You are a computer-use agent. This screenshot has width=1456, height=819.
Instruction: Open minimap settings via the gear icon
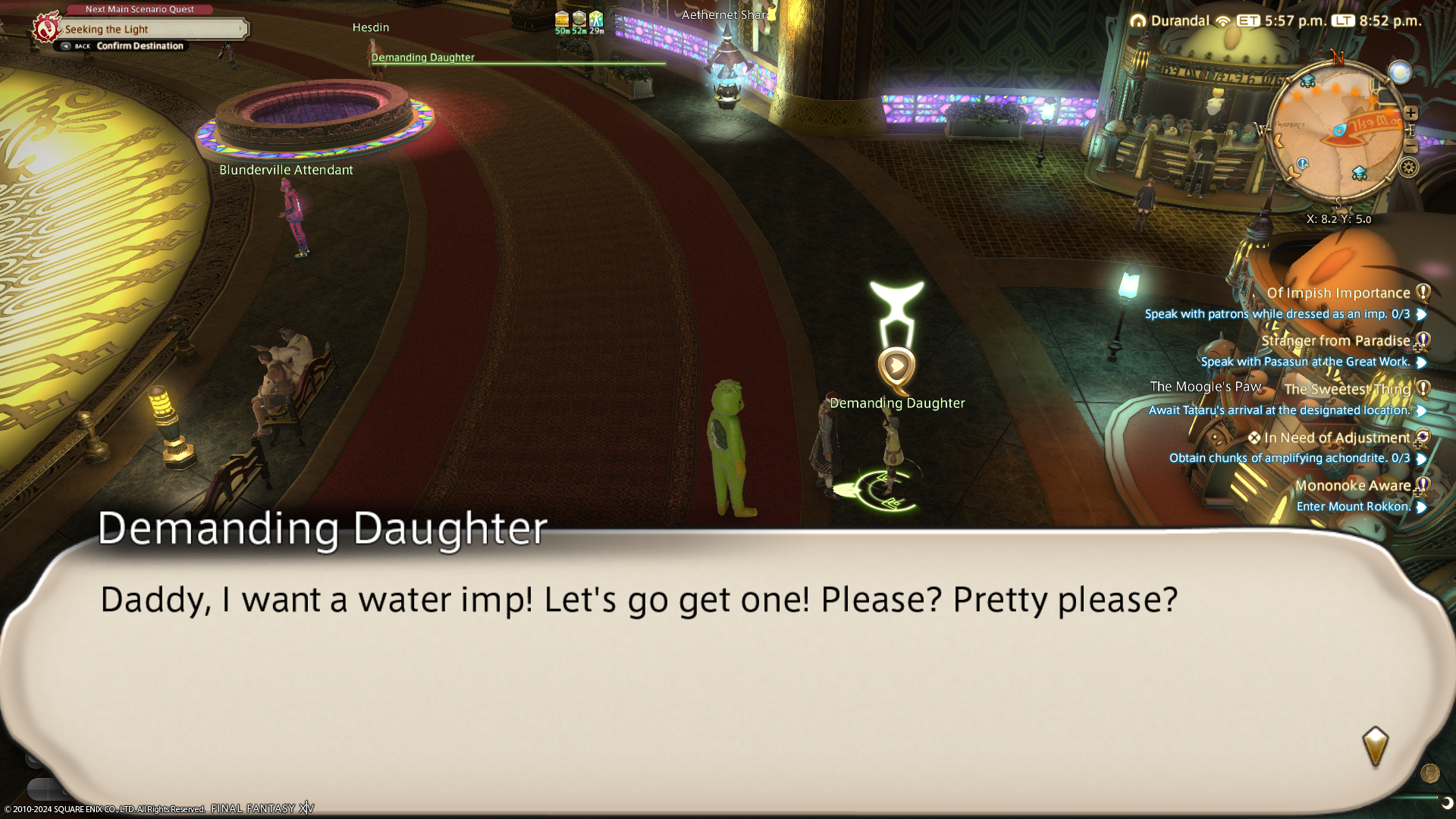tap(1409, 168)
